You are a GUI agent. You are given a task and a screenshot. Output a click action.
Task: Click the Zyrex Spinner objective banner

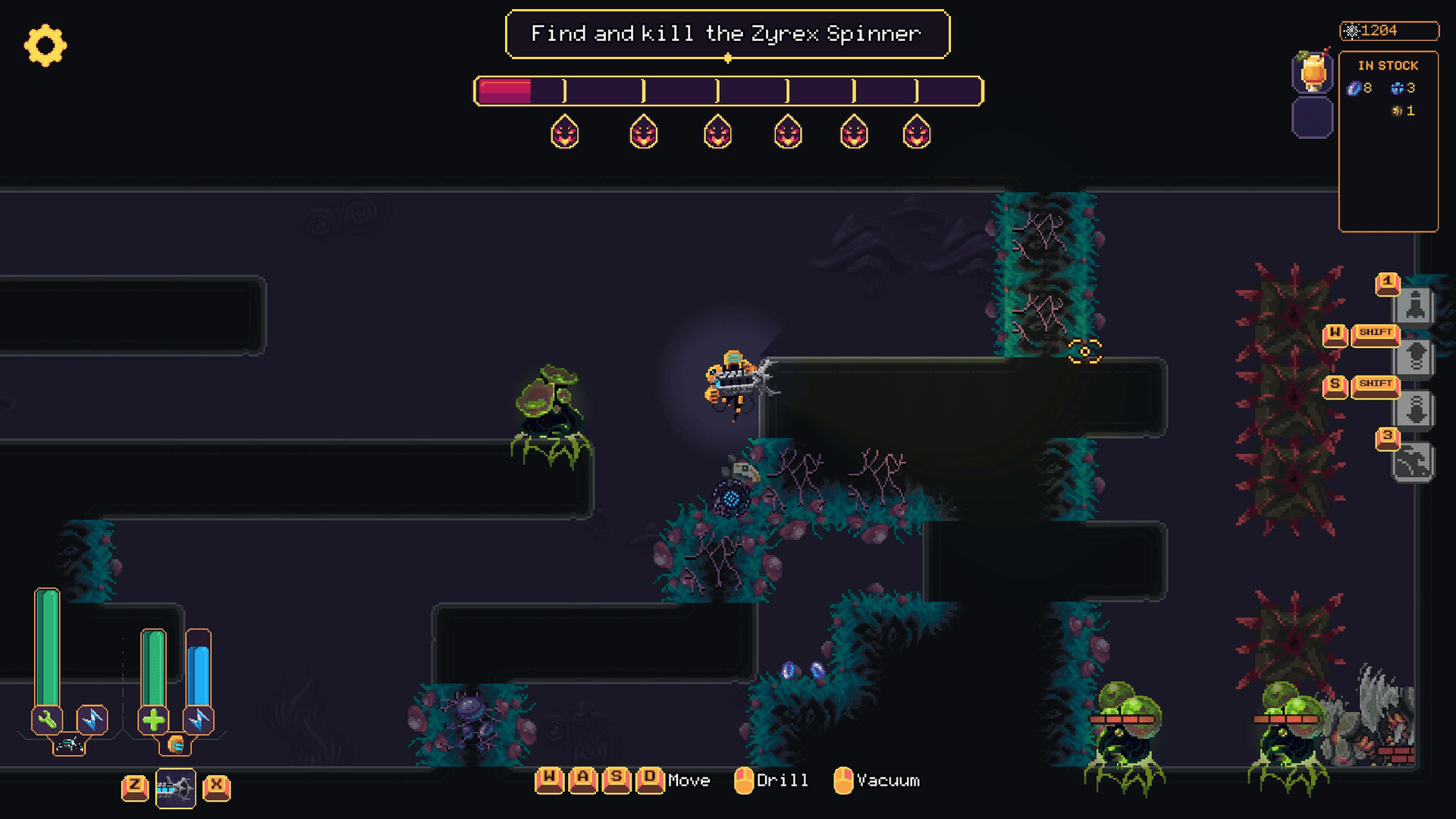[x=727, y=34]
